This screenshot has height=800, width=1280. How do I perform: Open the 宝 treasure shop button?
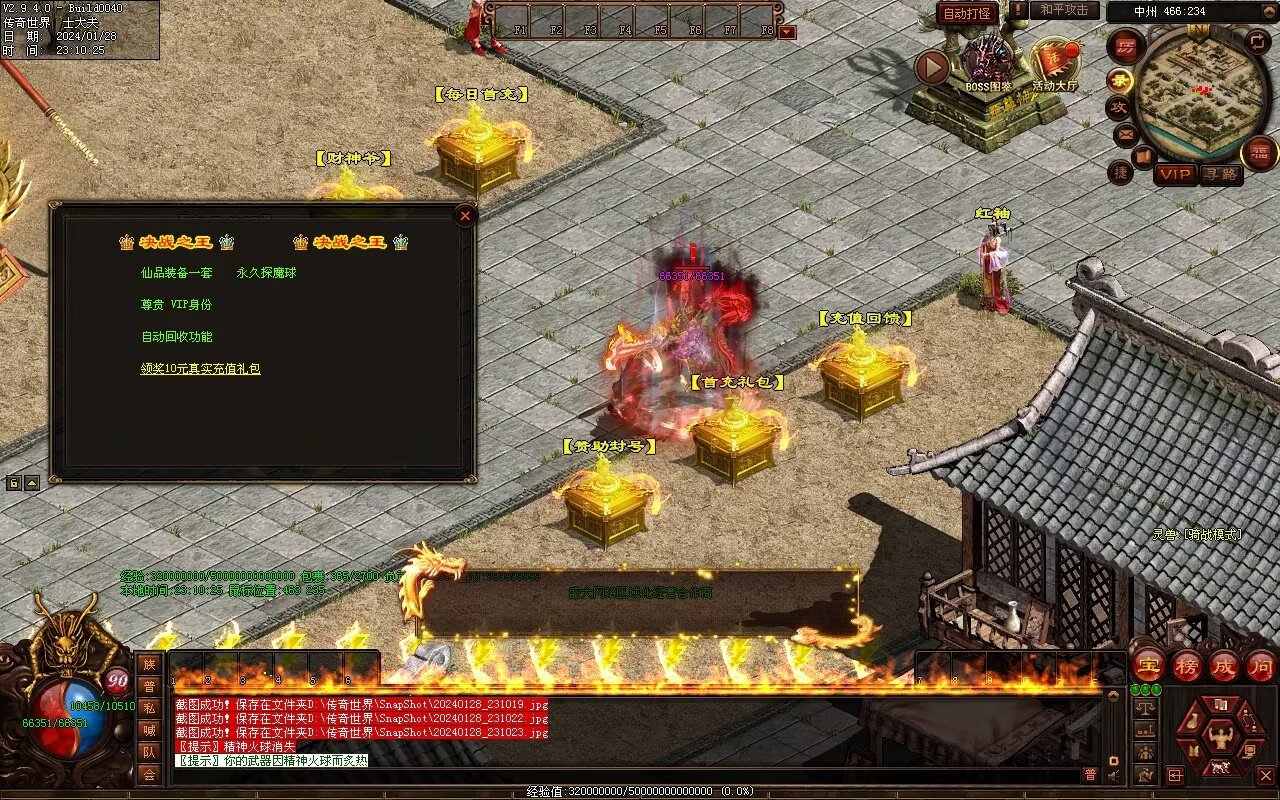[1148, 665]
